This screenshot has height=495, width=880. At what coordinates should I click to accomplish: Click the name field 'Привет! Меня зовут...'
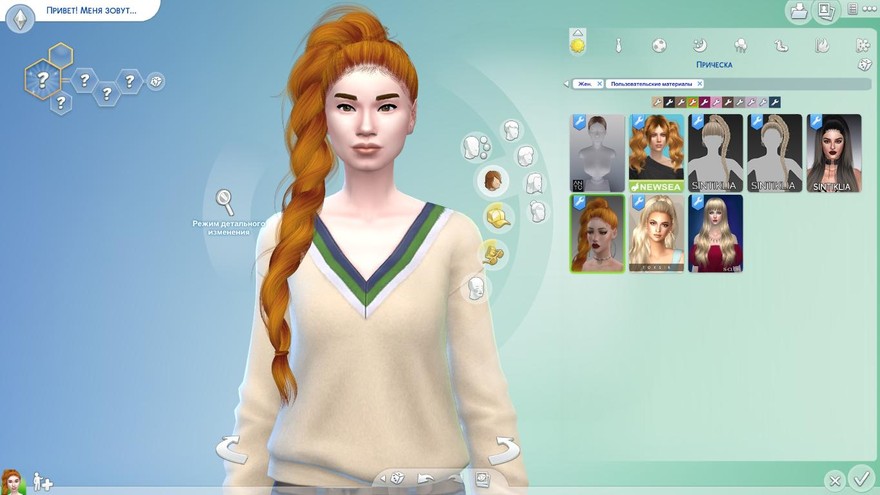point(89,10)
